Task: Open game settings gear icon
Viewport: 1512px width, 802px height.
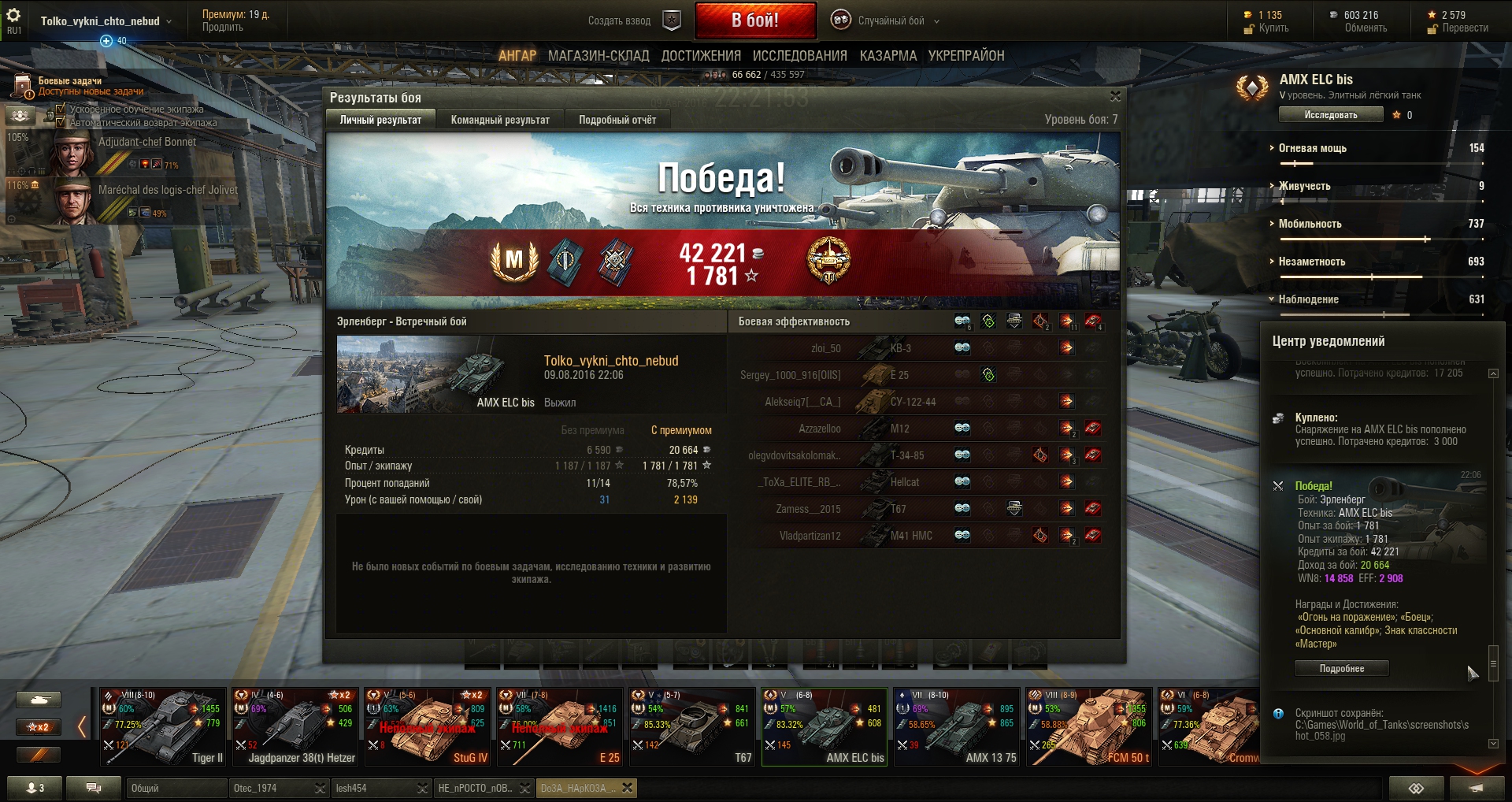Action: click(x=13, y=15)
